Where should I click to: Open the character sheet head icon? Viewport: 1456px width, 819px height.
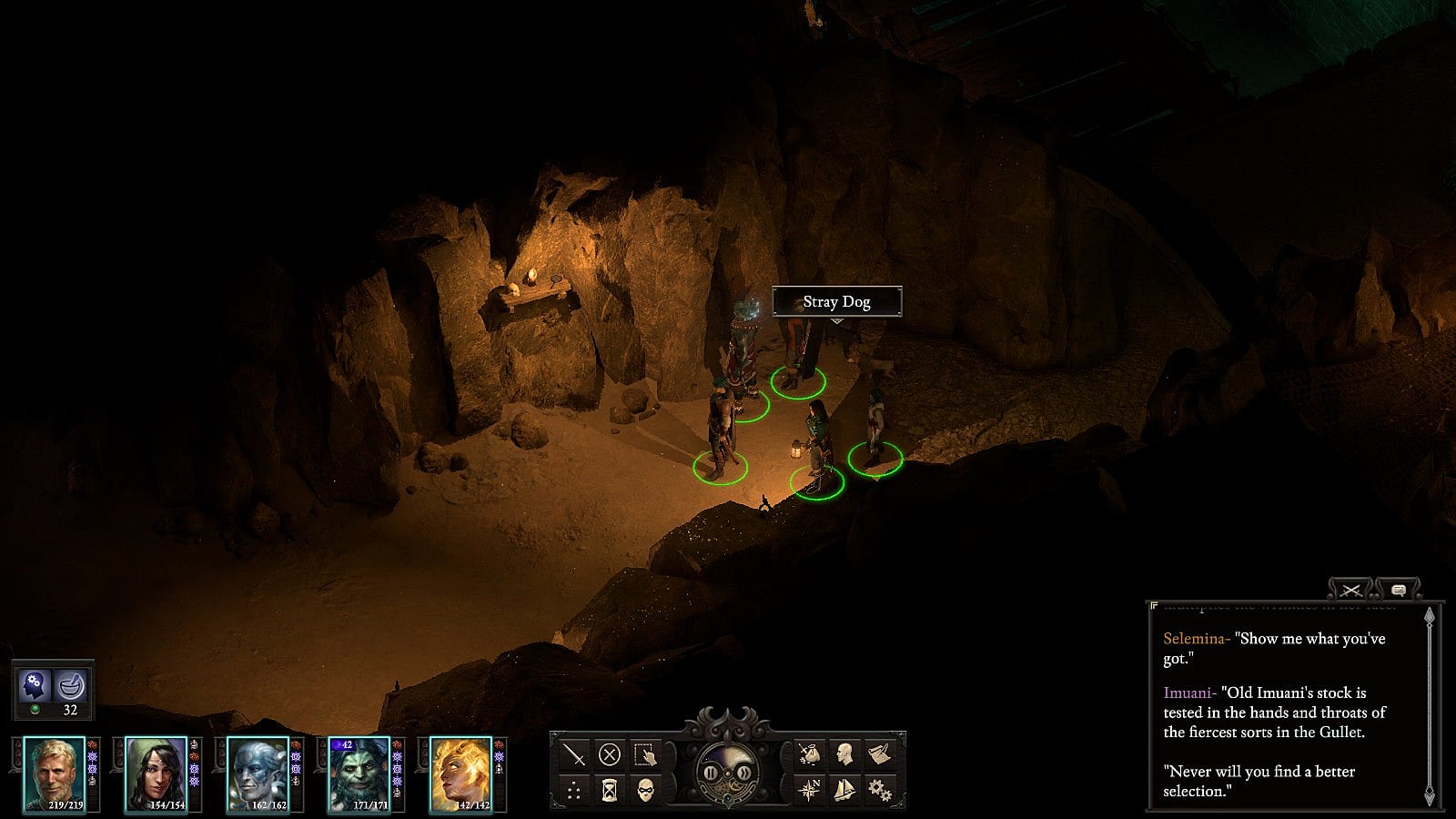click(x=844, y=754)
